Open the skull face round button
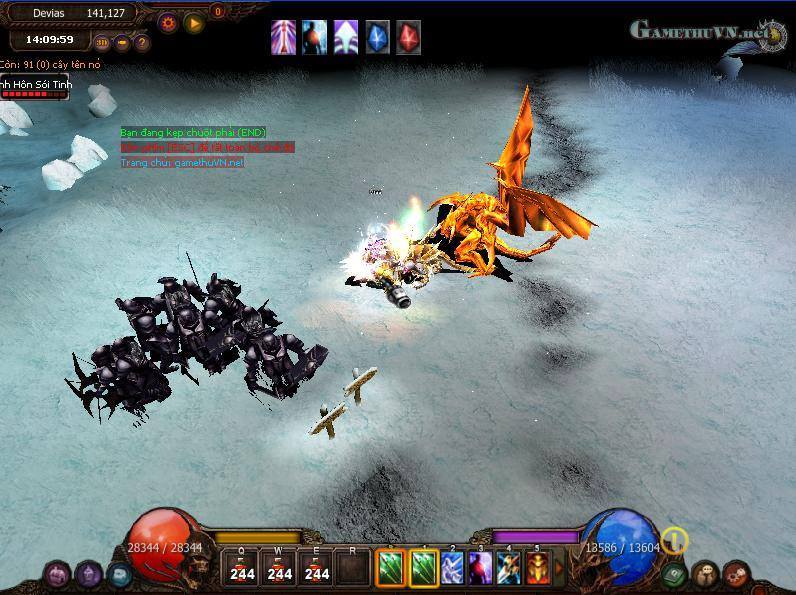This screenshot has width=796, height=595. 706,574
